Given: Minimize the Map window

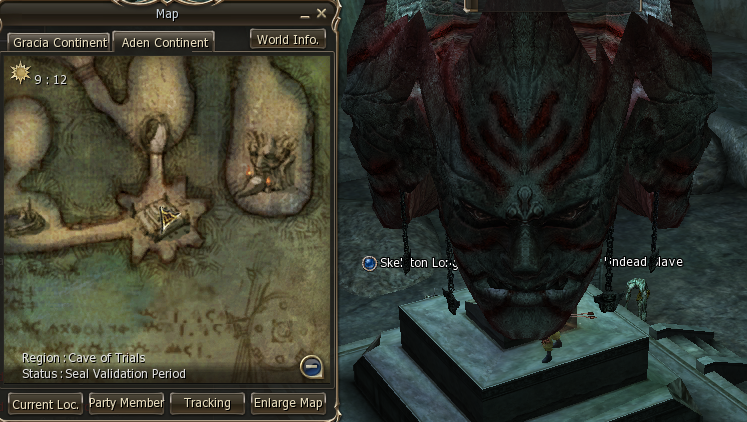Looking at the screenshot, I should click(305, 15).
